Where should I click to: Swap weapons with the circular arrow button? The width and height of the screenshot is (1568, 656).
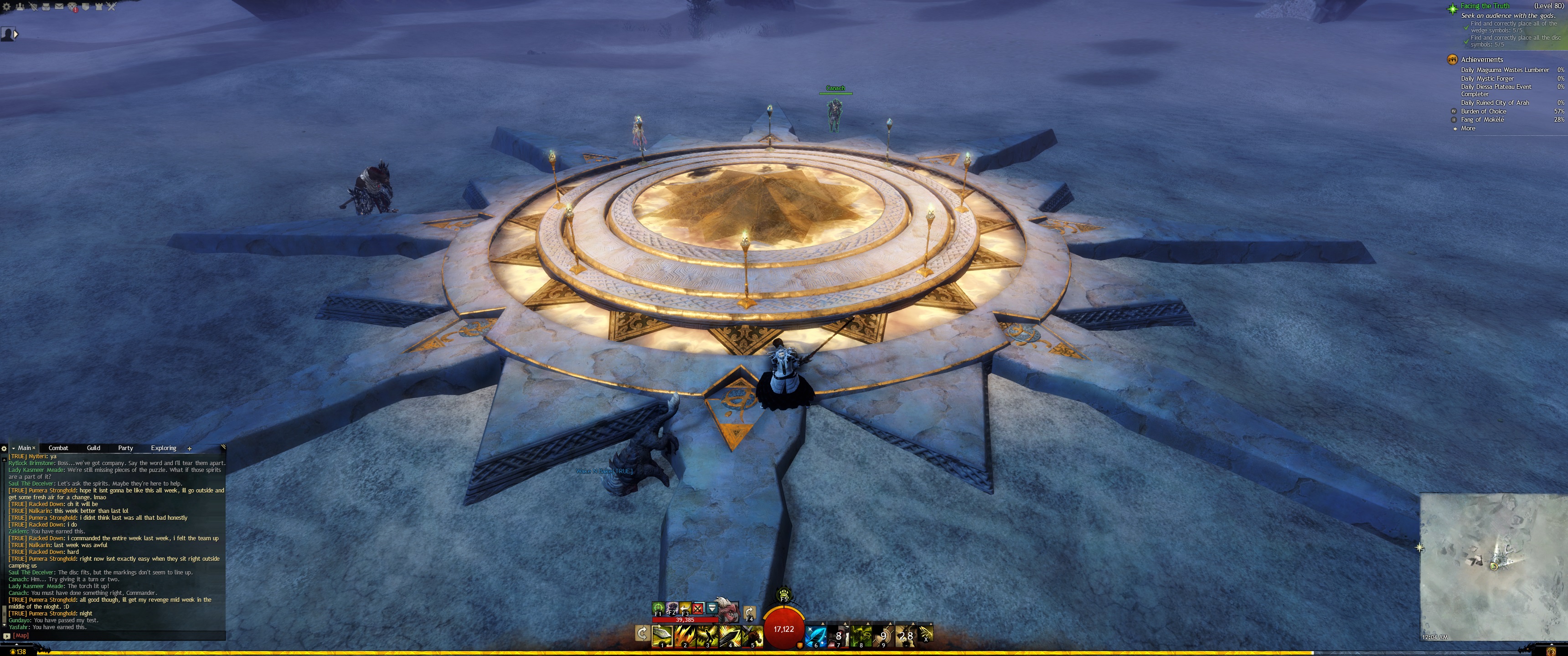tap(642, 634)
